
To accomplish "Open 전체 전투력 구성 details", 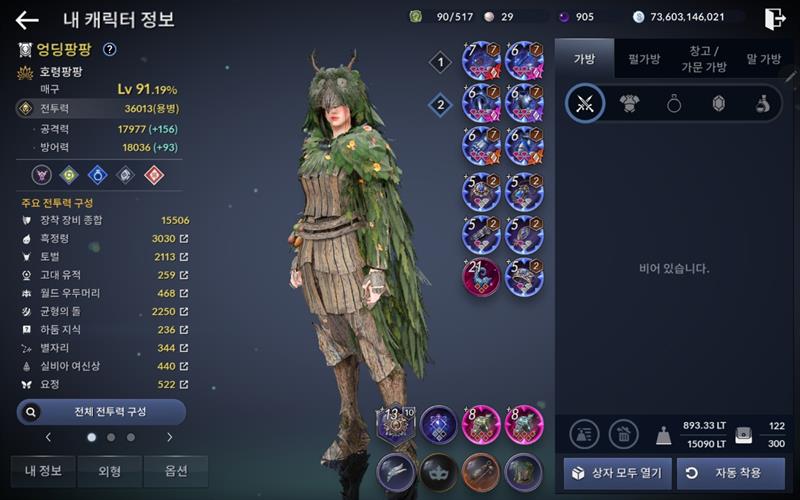I will [x=101, y=411].
